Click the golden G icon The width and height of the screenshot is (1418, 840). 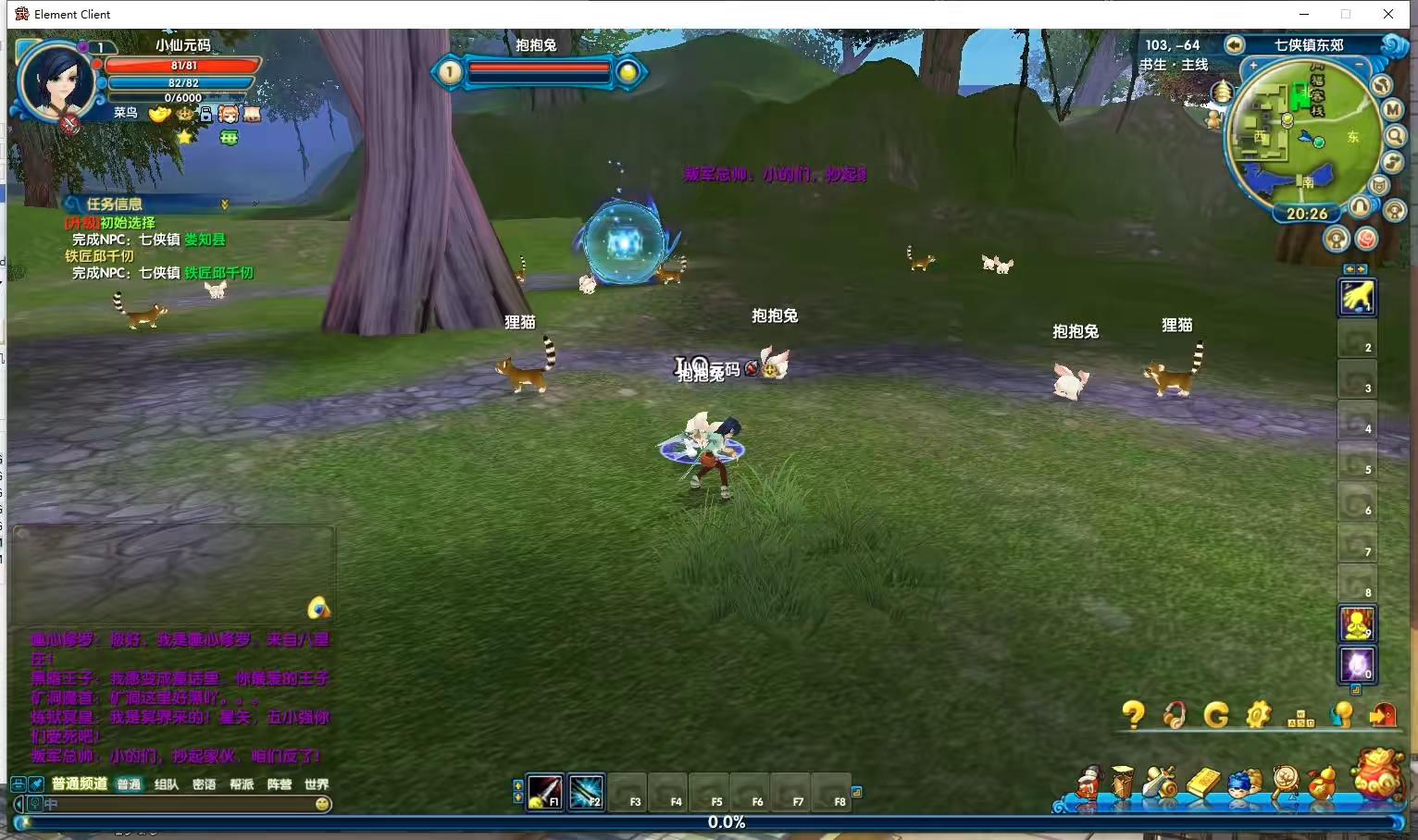click(1216, 714)
